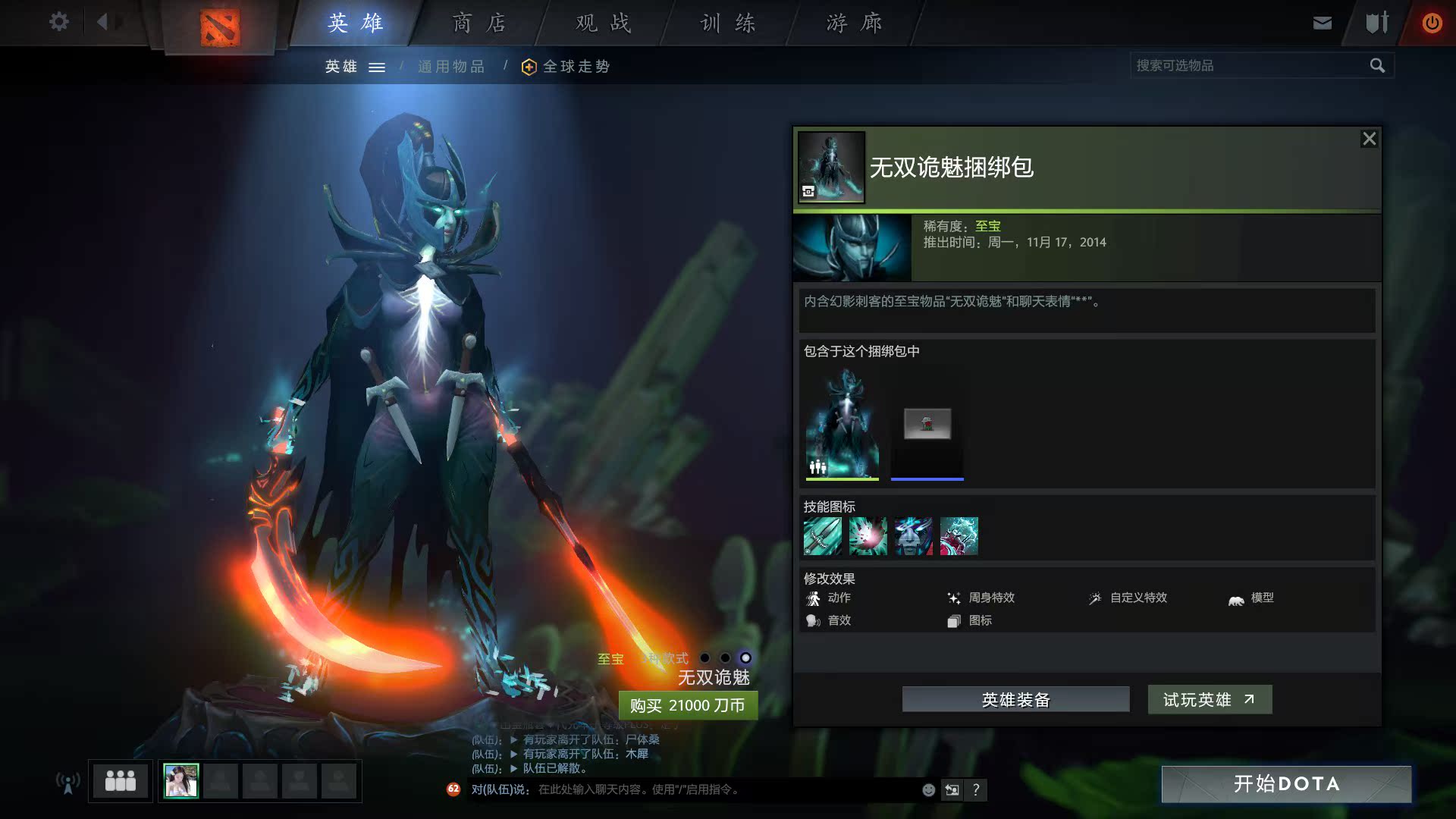Select the Phantom Assassin arcana item thumbnail
Image resolution: width=1456 pixels, height=819 pixels.
point(842,423)
